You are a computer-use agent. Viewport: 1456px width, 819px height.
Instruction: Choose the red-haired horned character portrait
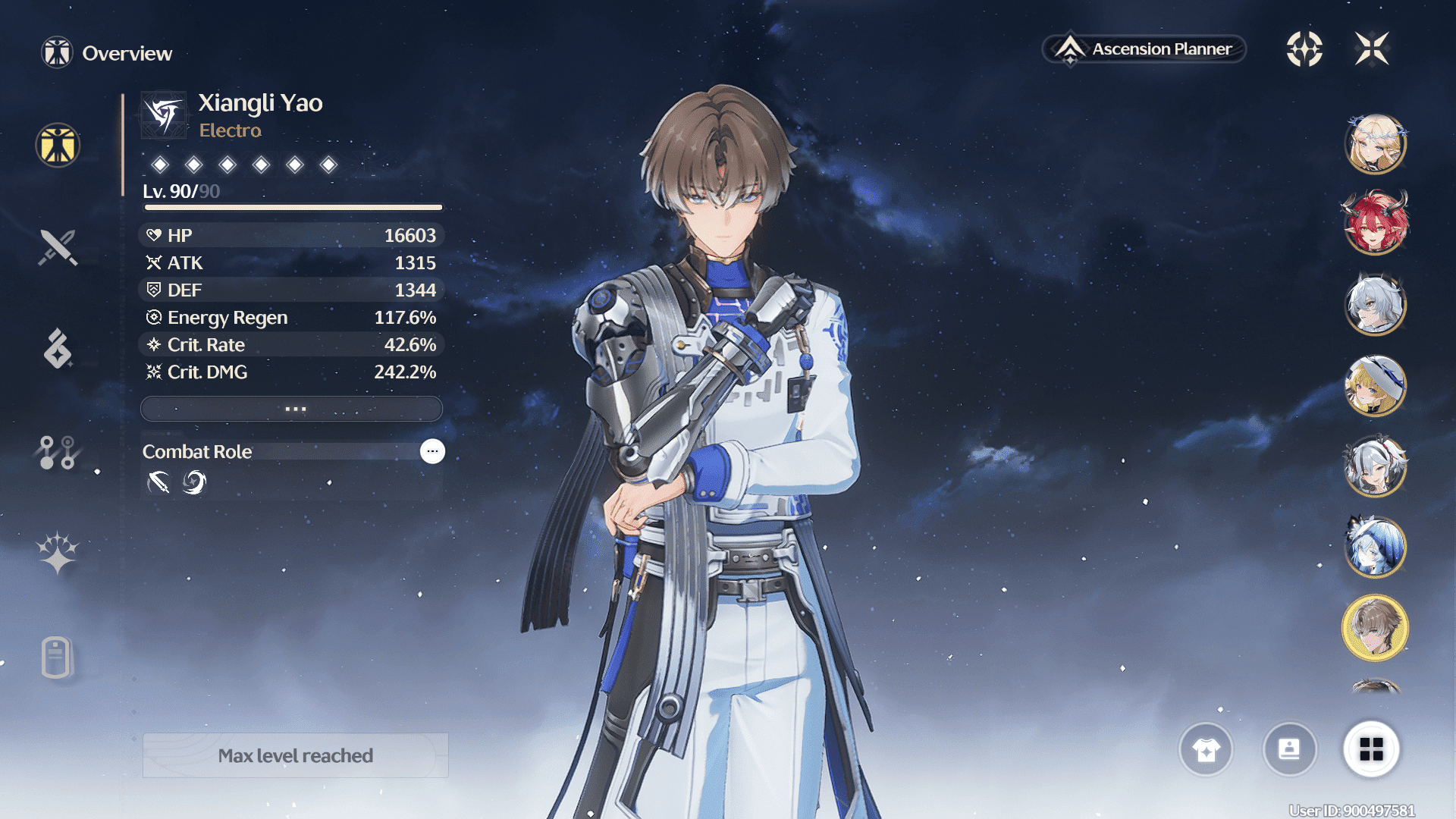pos(1375,224)
